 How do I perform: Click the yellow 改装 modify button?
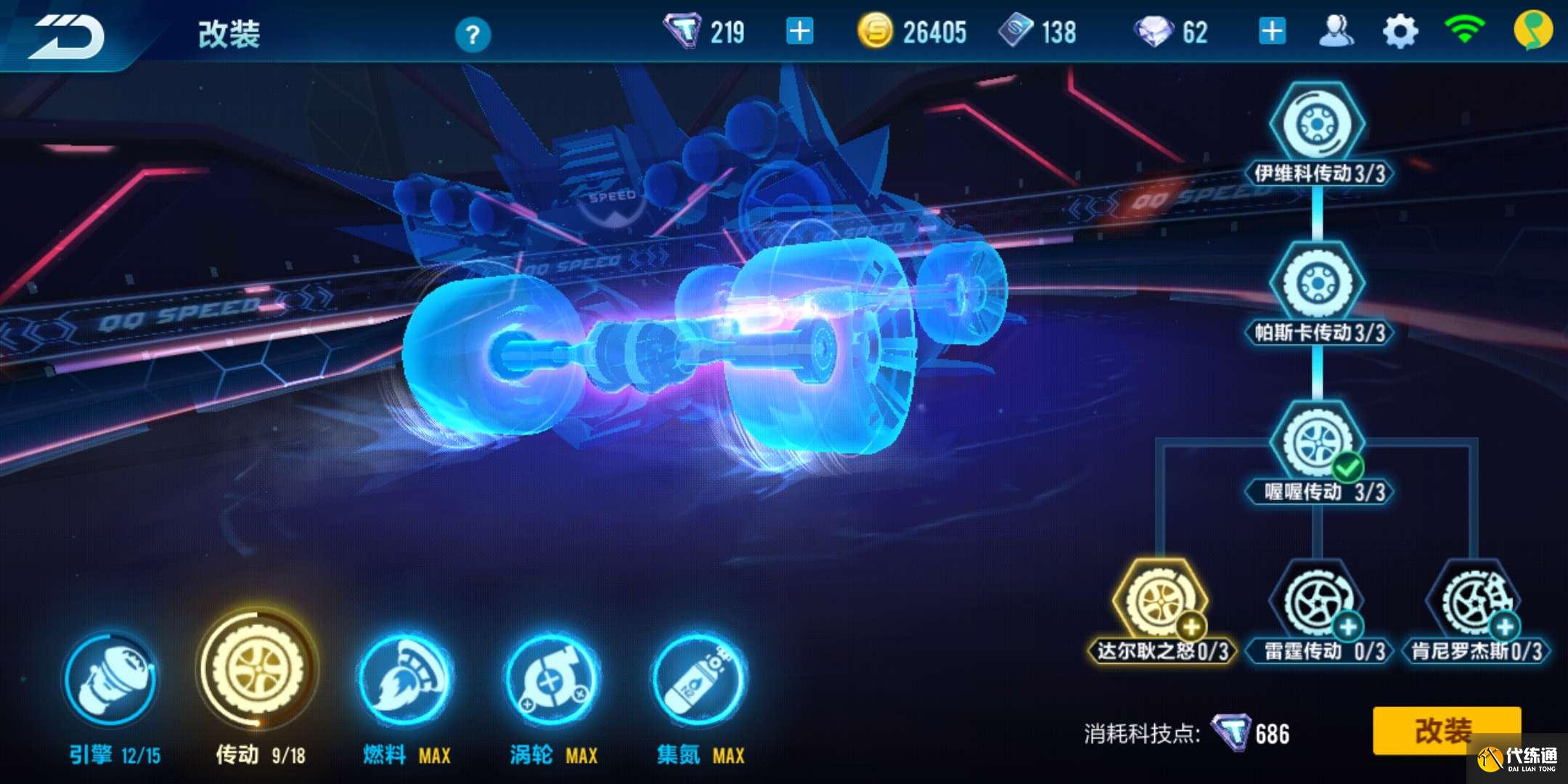pos(1446,730)
